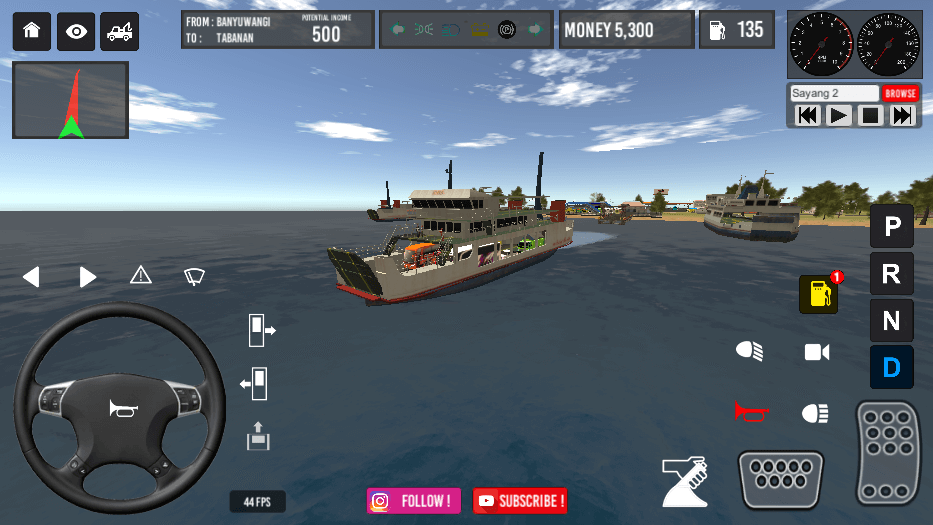This screenshot has height=525, width=933.
Task: Shift into Park gear
Action: 891,226
